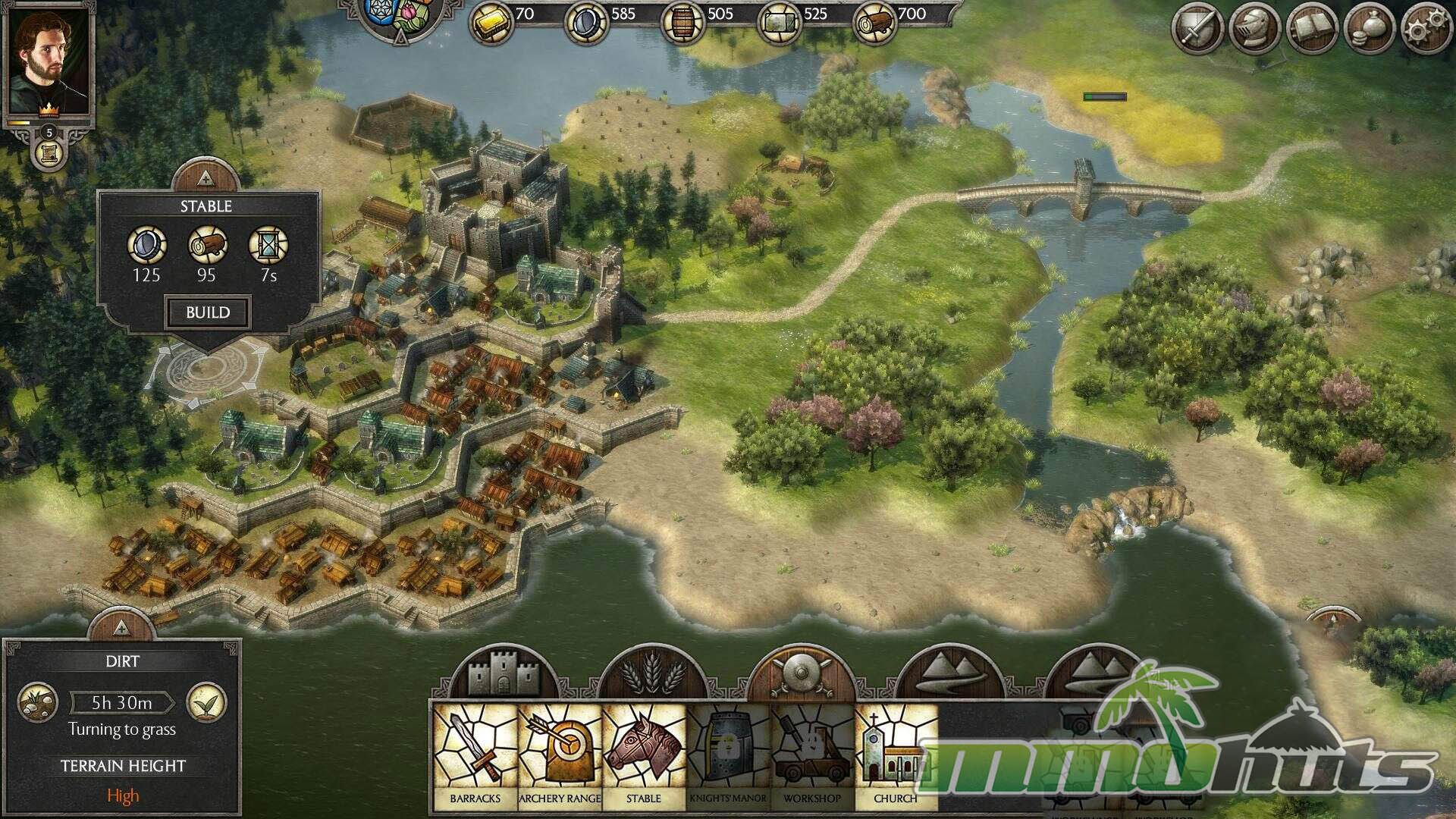Switch to the castle fortifications tab
1456x819 pixels.
pos(502,672)
